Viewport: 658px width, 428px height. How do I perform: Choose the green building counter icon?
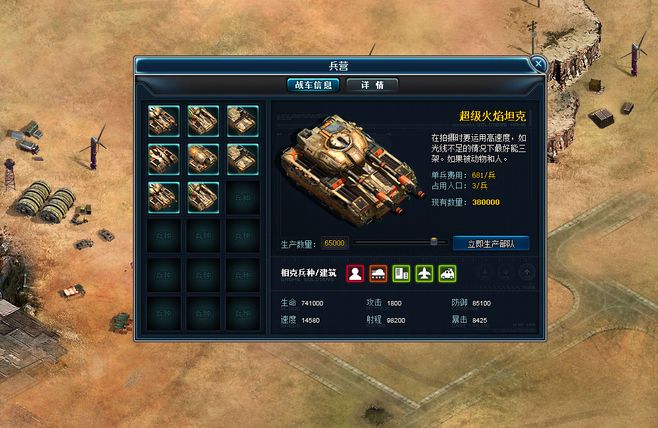coord(401,272)
